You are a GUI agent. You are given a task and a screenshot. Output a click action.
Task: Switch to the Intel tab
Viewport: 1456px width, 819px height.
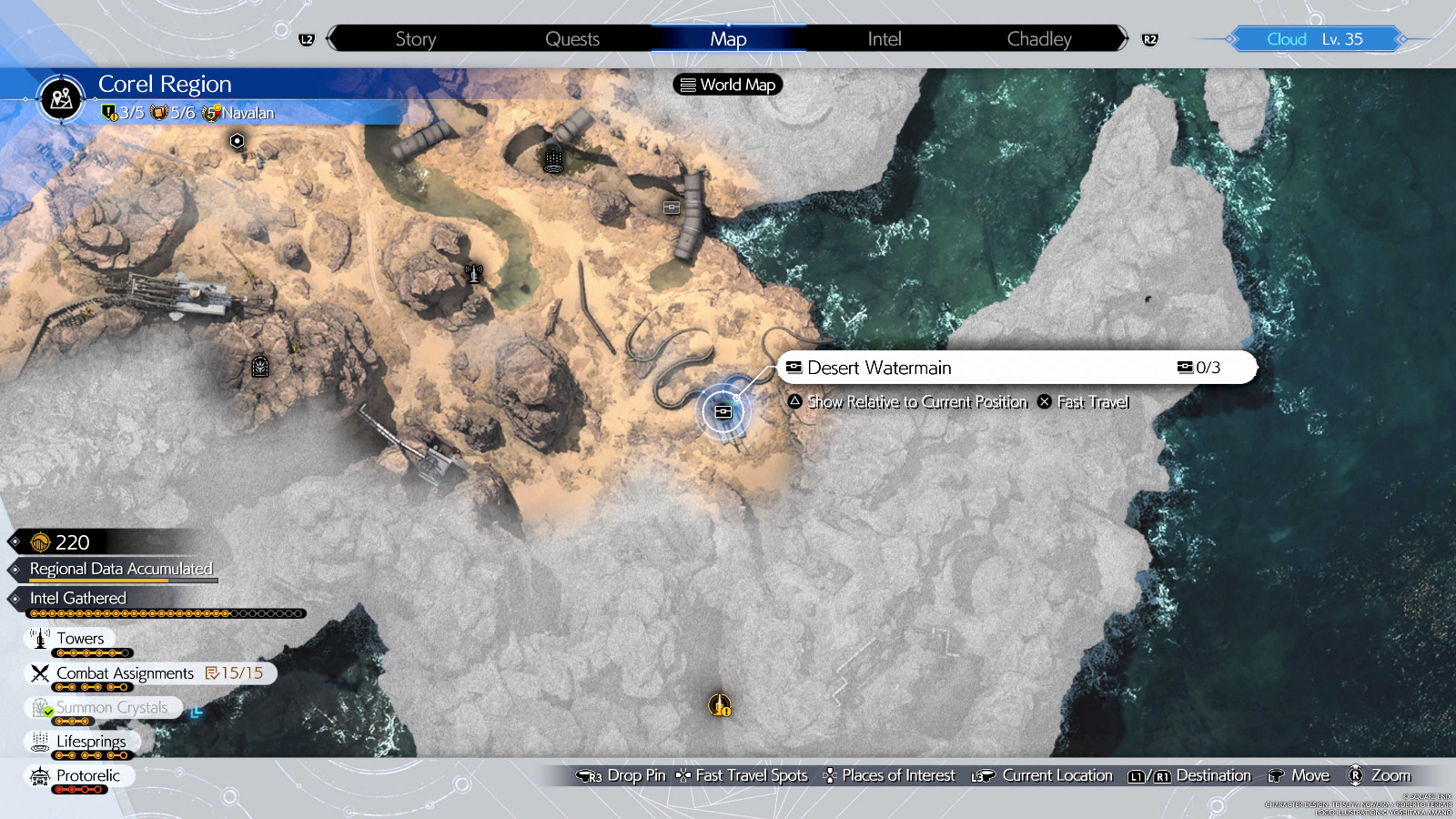pos(882,38)
